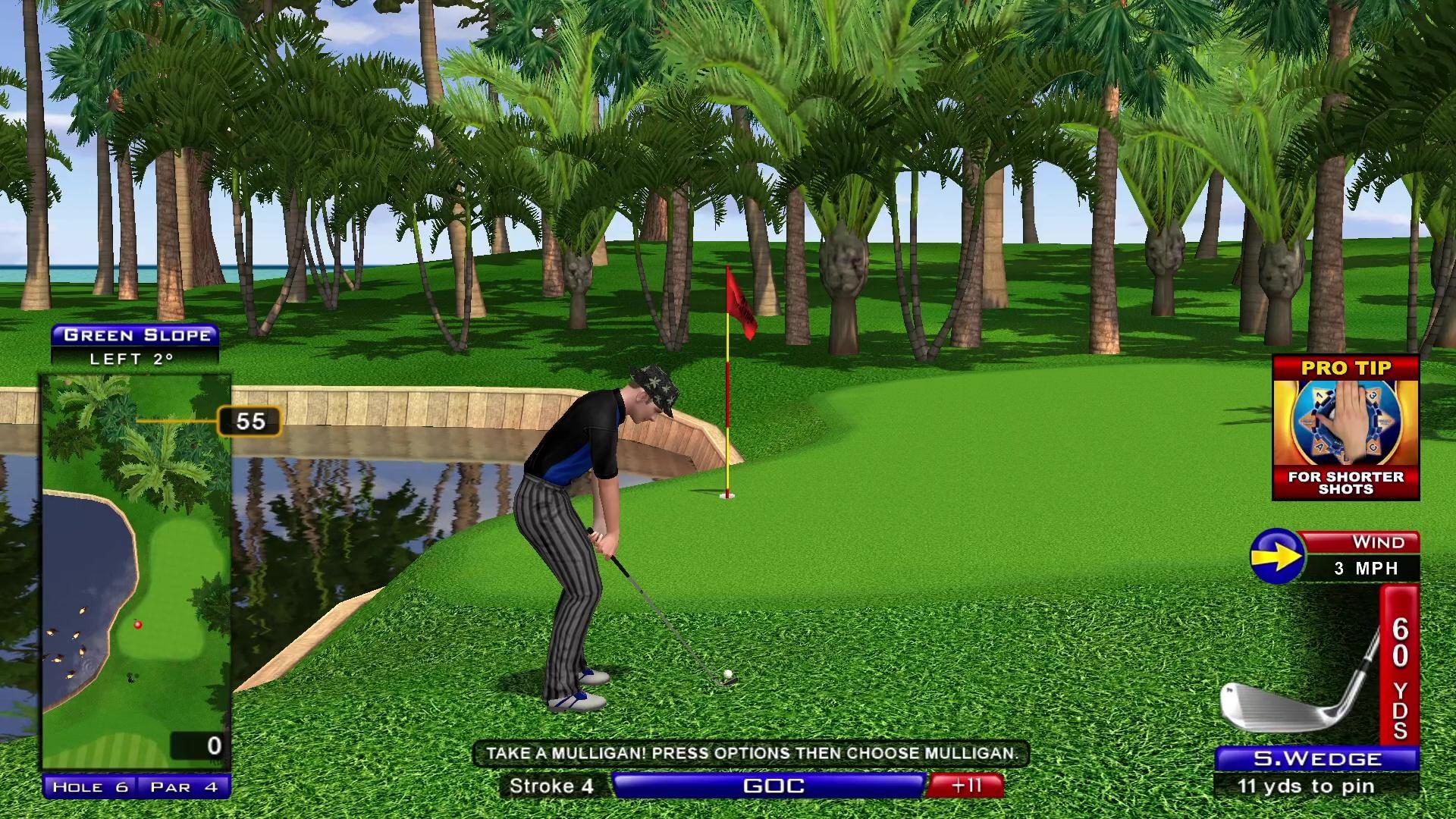Select the Hole 6 tab
The width and height of the screenshot is (1456, 819).
coord(90,787)
